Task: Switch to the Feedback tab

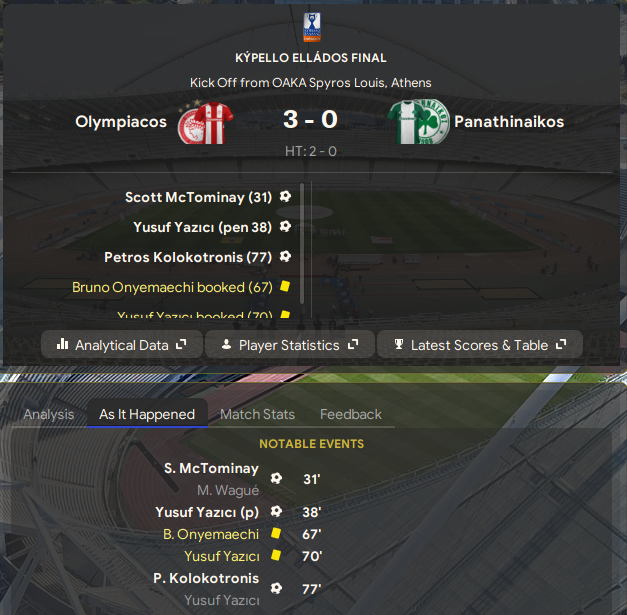Action: (x=351, y=414)
